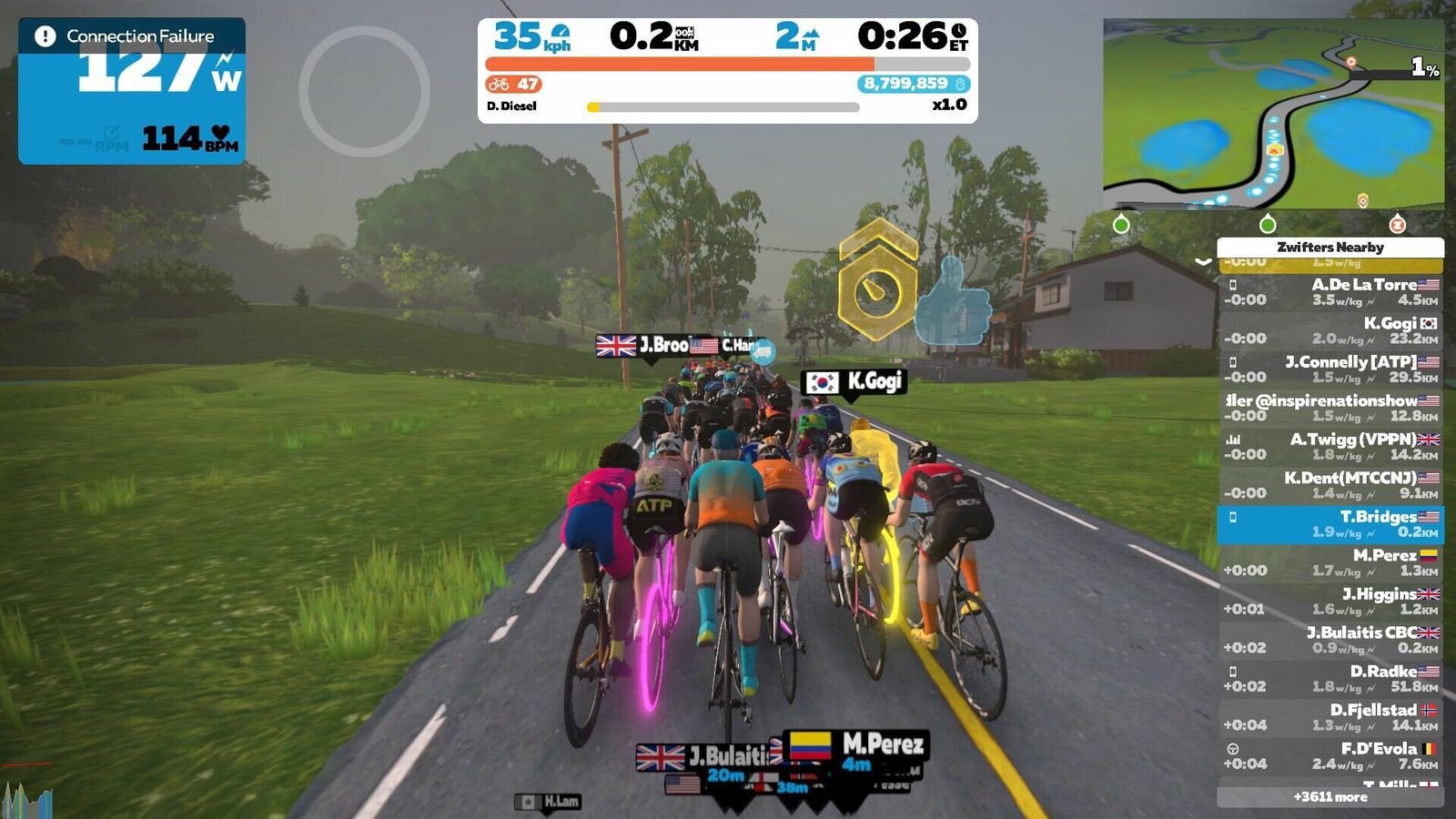Select the D.Radke rider row
The image size is (1456, 819).
[x=1330, y=679]
